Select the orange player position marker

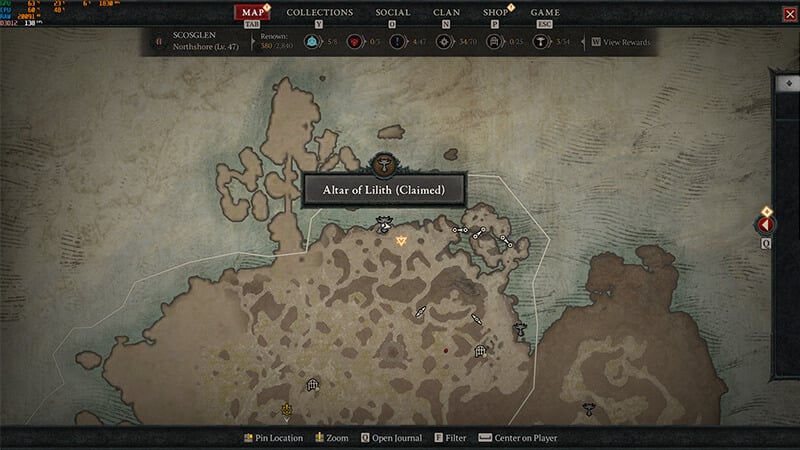coord(401,240)
